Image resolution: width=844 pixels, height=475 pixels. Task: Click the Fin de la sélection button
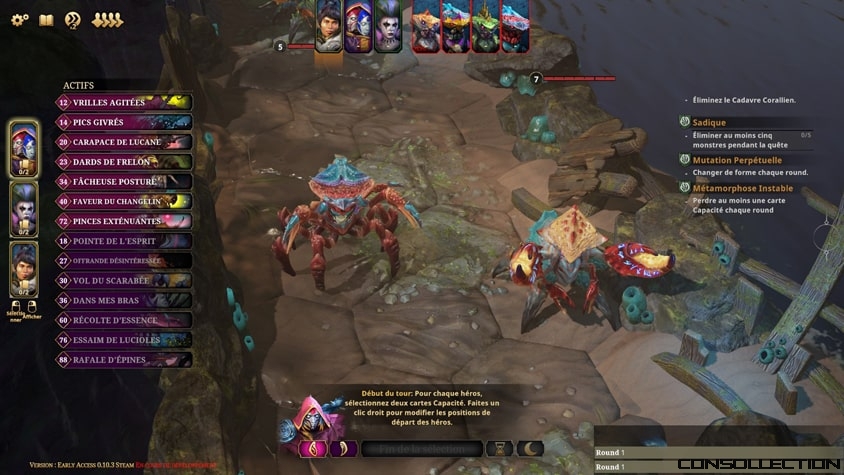coord(420,449)
